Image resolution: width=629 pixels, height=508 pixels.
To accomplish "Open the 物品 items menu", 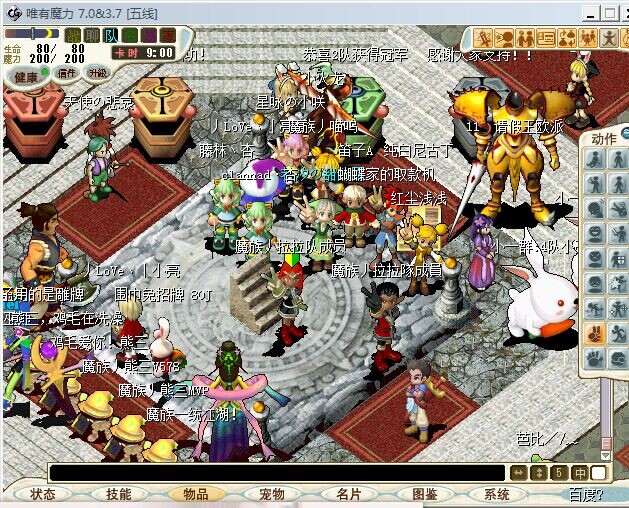I will click(196, 494).
